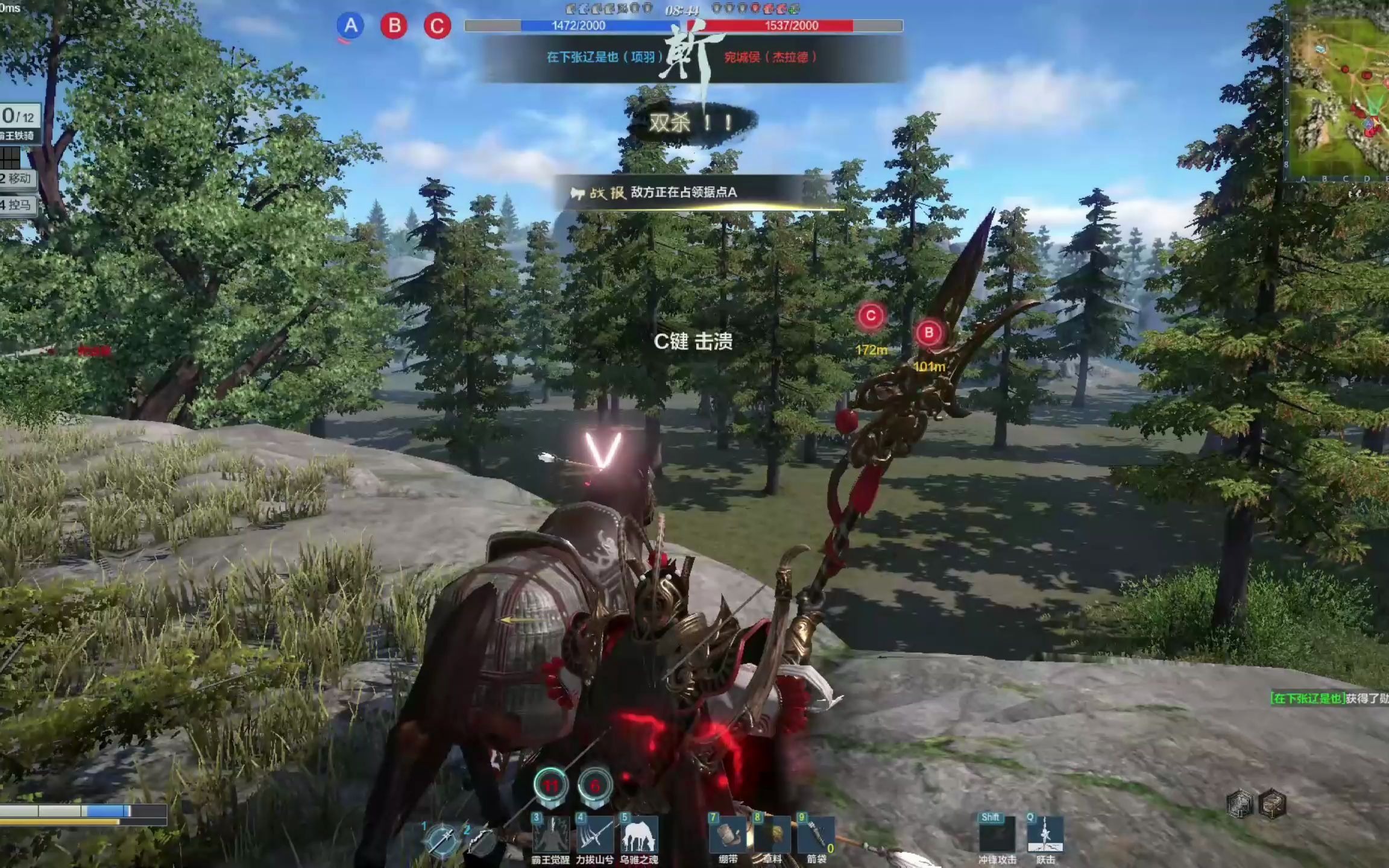Activate the 冲锋攻击 charge attack
Image resolution: width=1389 pixels, height=868 pixels.
pyautogui.click(x=997, y=835)
